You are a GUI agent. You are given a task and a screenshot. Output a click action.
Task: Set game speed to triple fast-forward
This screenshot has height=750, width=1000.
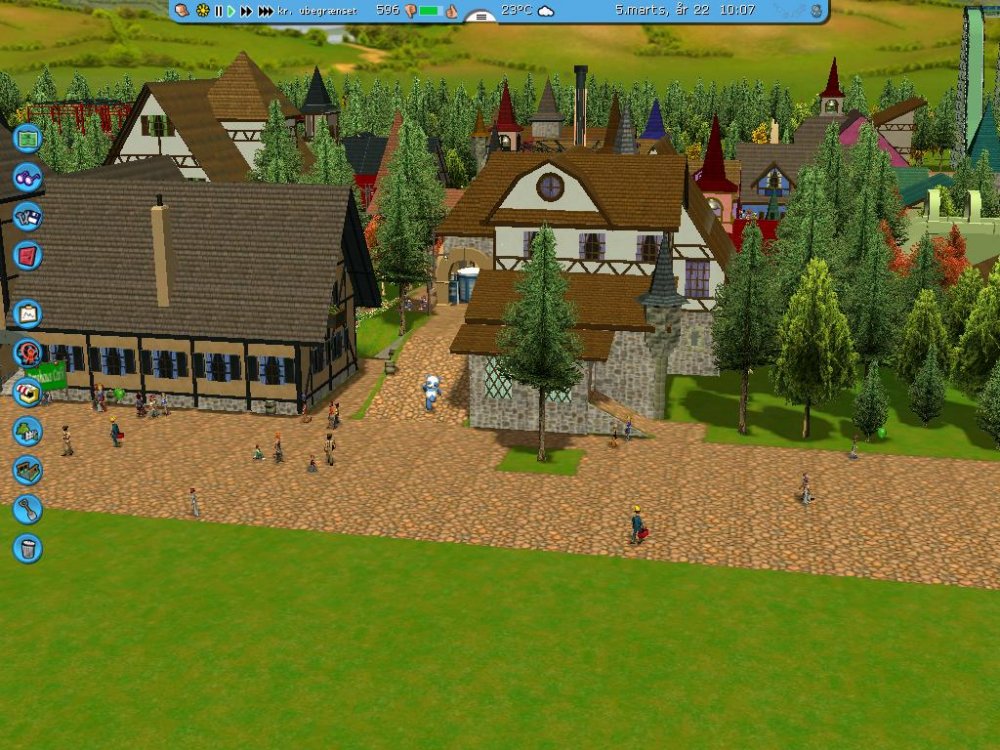[x=265, y=11]
